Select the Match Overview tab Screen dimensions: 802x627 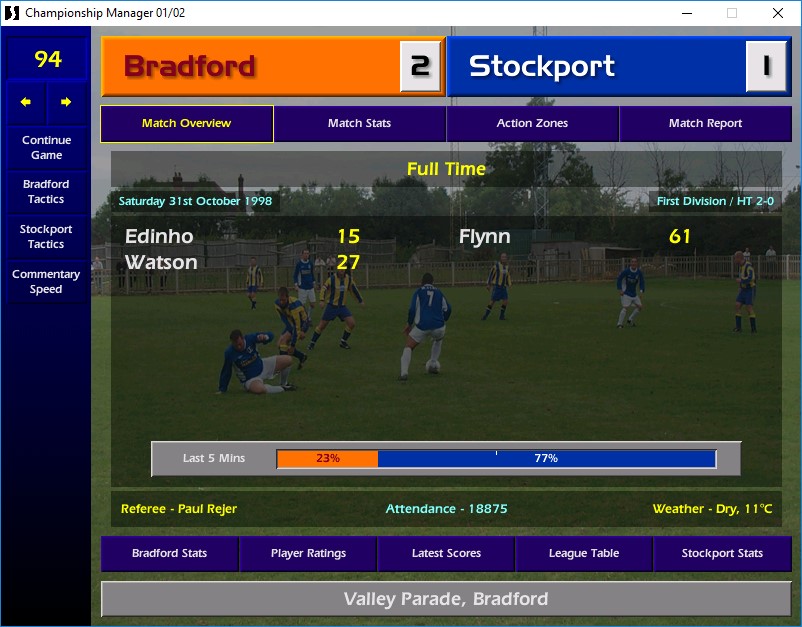(187, 124)
